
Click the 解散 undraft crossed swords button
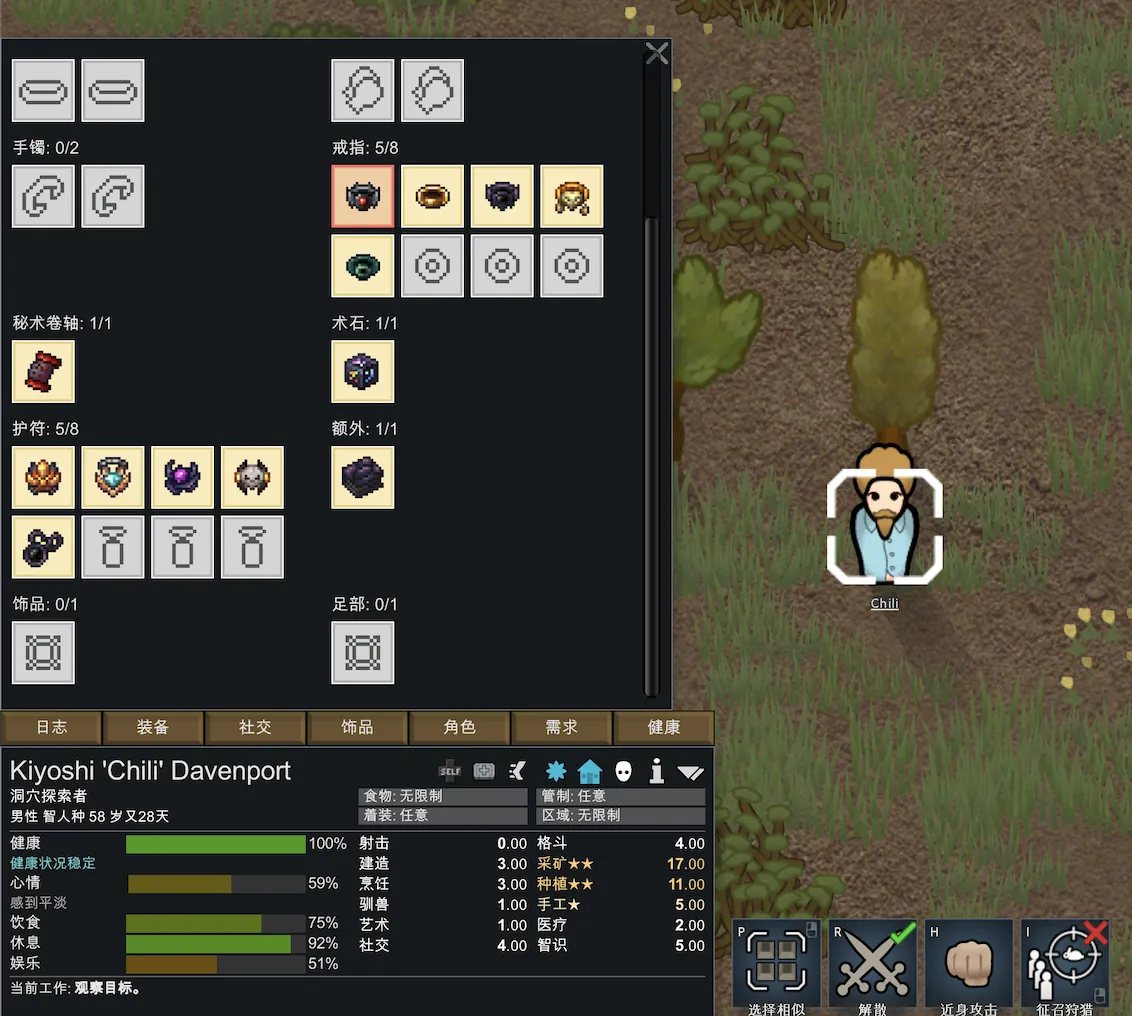pyautogui.click(x=872, y=965)
